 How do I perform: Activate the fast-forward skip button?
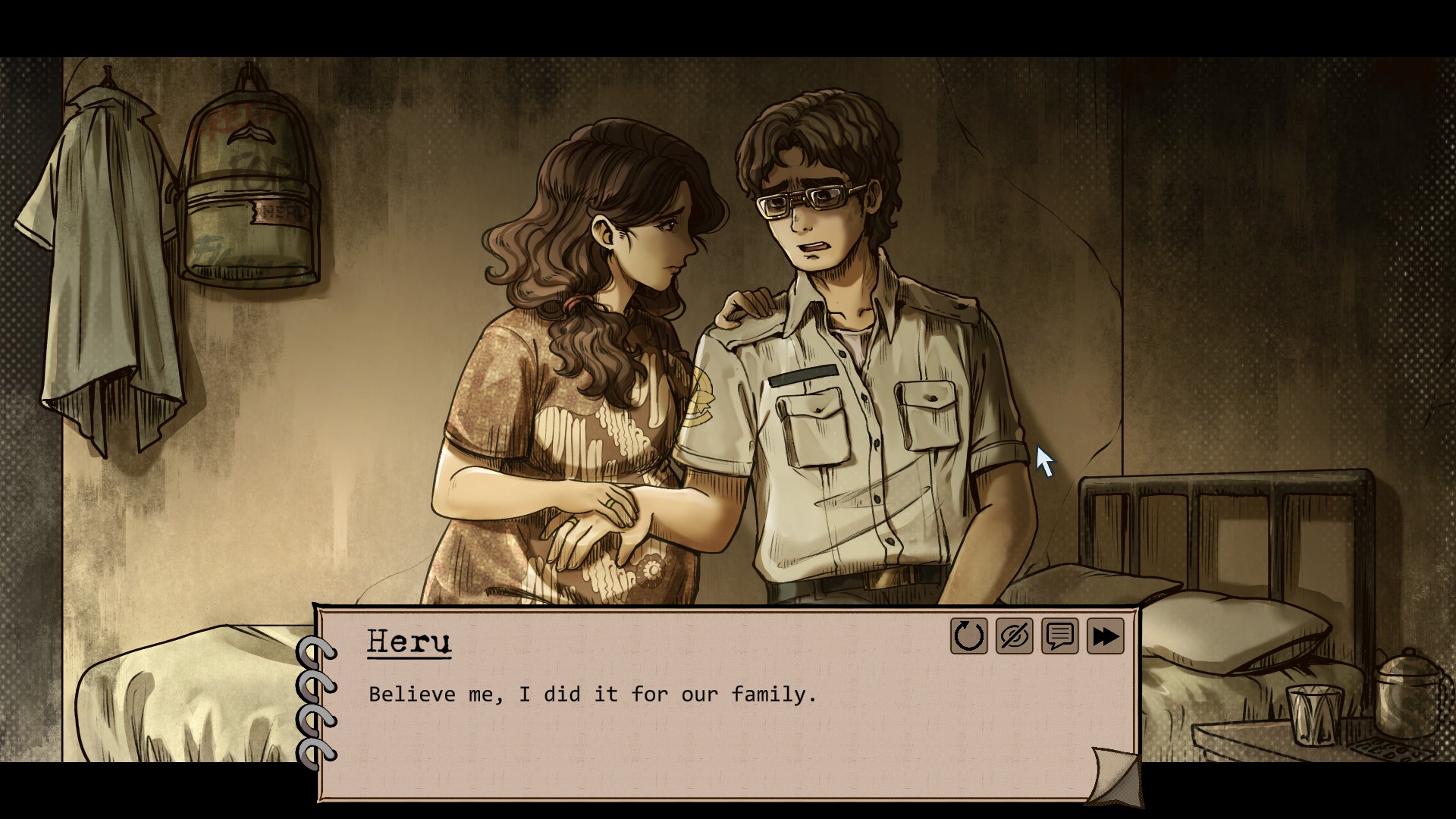pos(1105,635)
